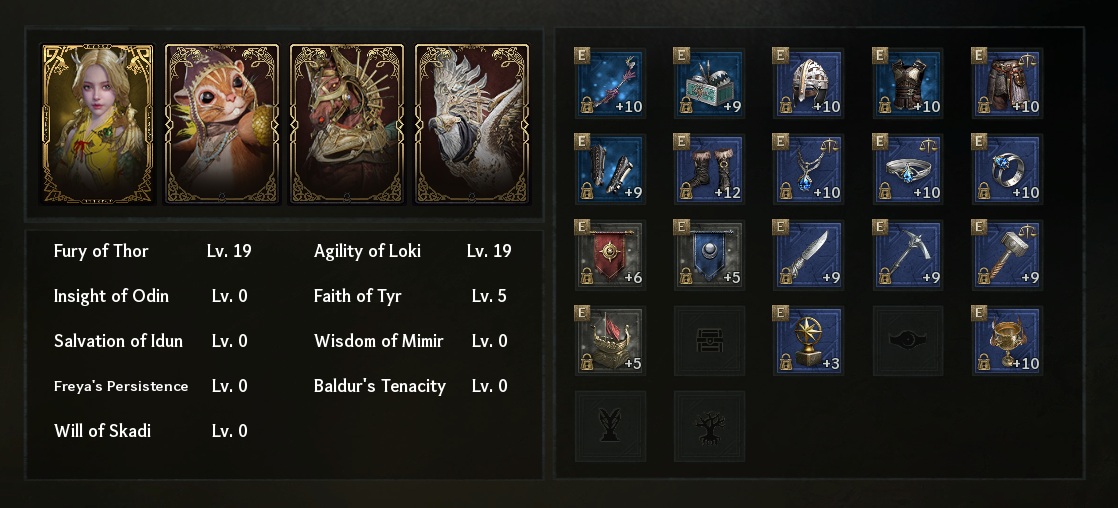
Task: Select the gold-crowned armored beast card
Action: [x=347, y=124]
